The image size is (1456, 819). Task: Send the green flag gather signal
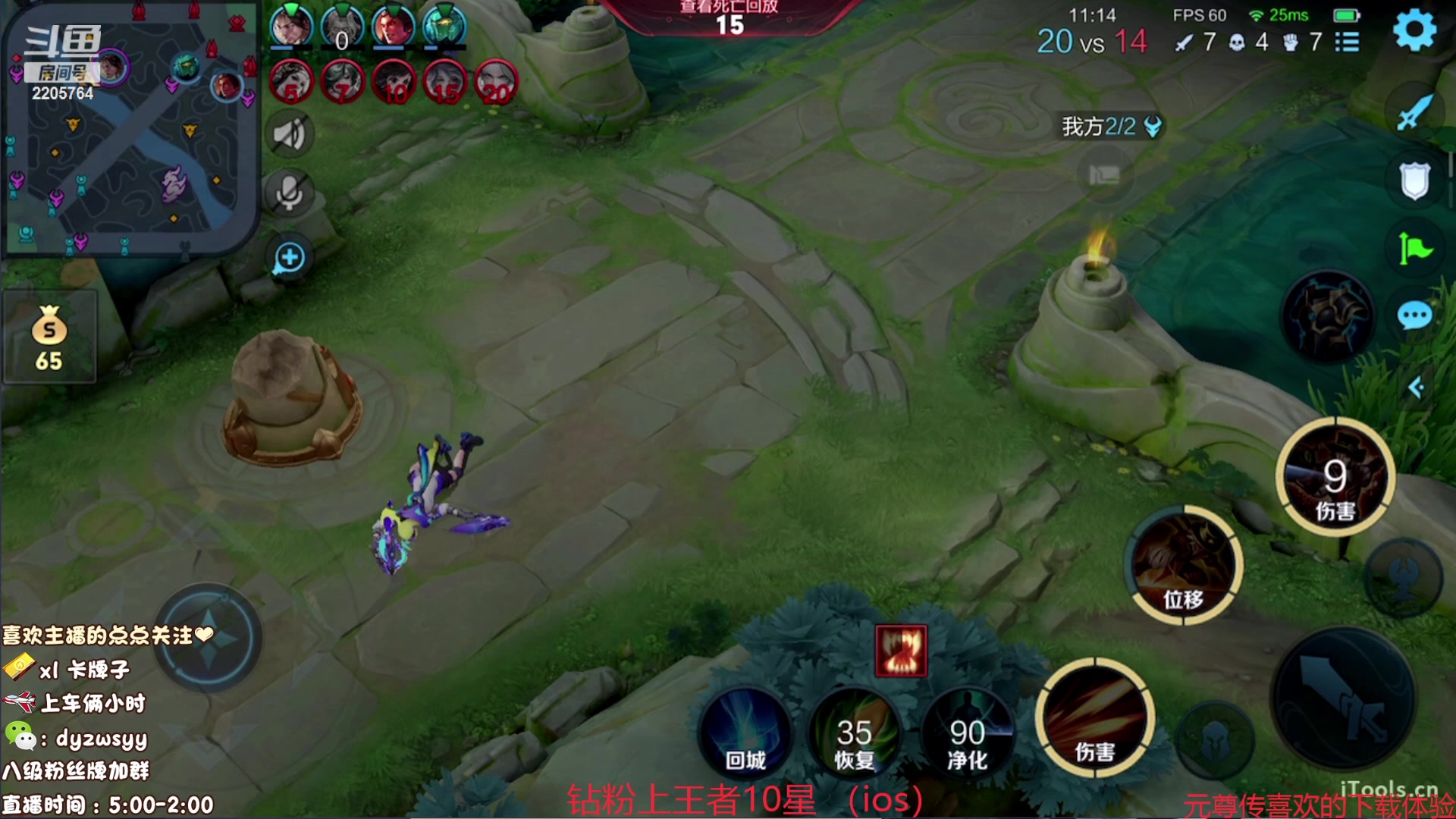coord(1414,249)
